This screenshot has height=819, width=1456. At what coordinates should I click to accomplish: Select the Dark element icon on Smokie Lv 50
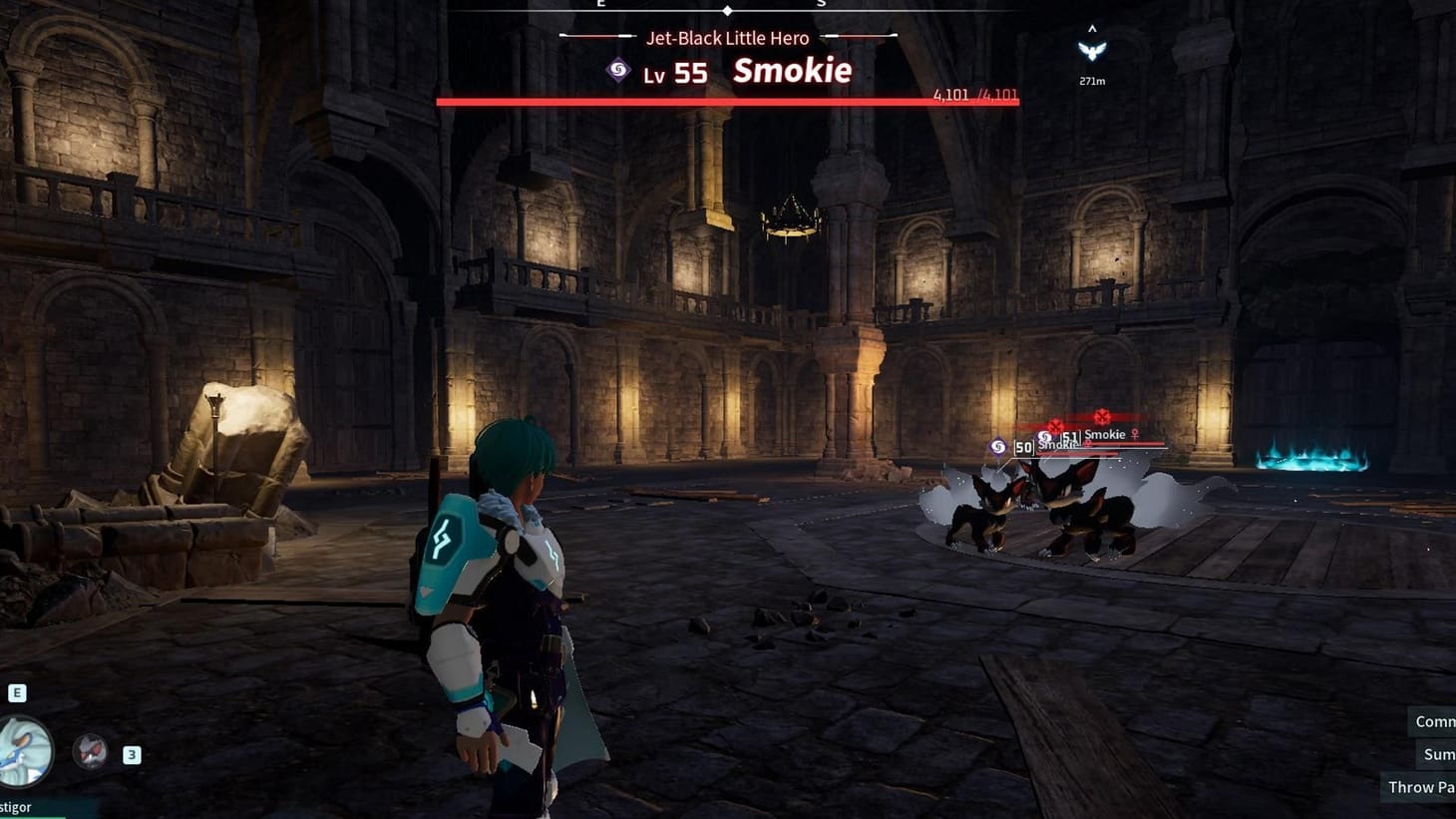(x=997, y=448)
